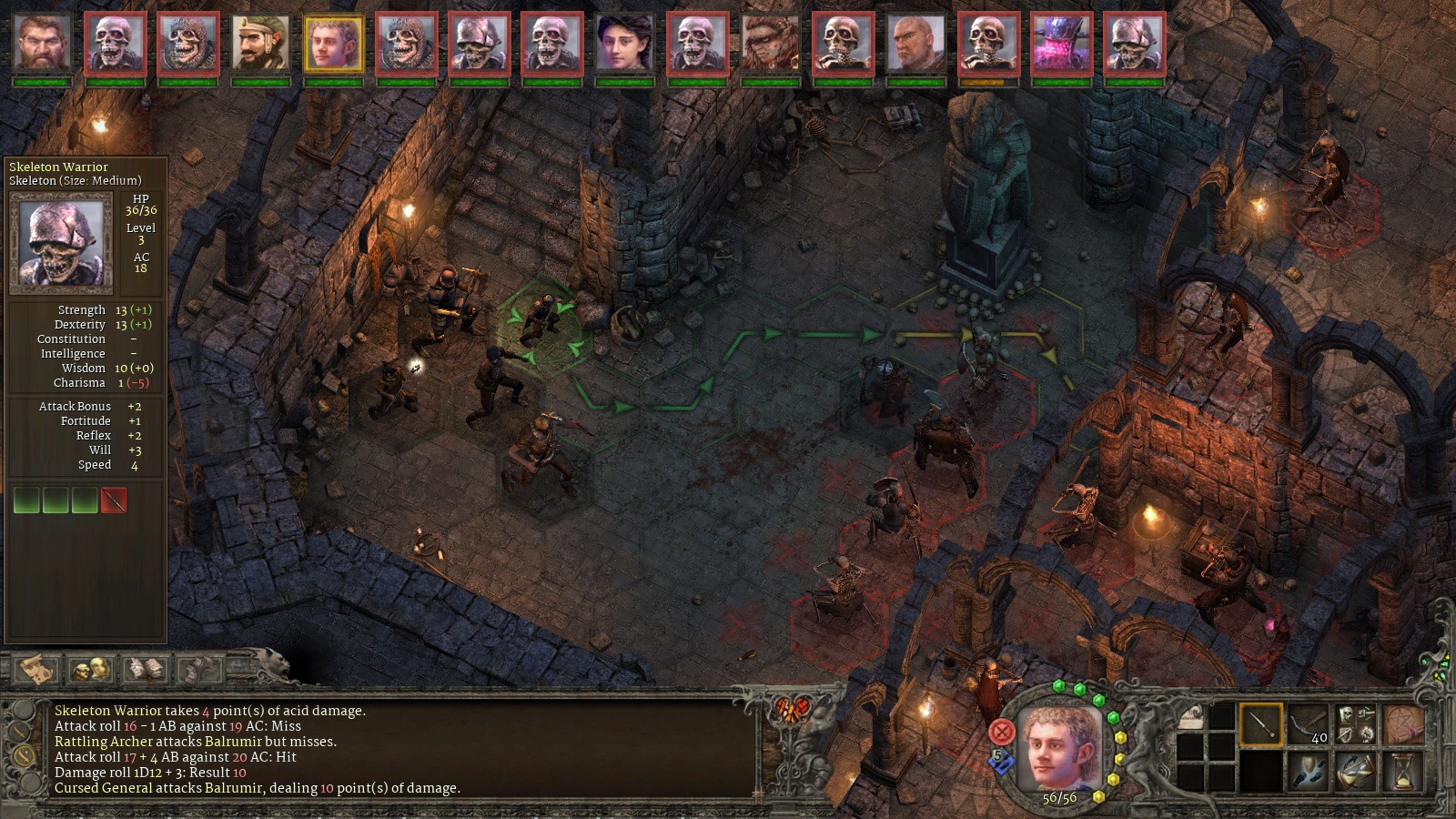1456x819 pixels.
Task: Select the crossbow quickslot showing 40 bolts
Action: pyautogui.click(x=1309, y=722)
